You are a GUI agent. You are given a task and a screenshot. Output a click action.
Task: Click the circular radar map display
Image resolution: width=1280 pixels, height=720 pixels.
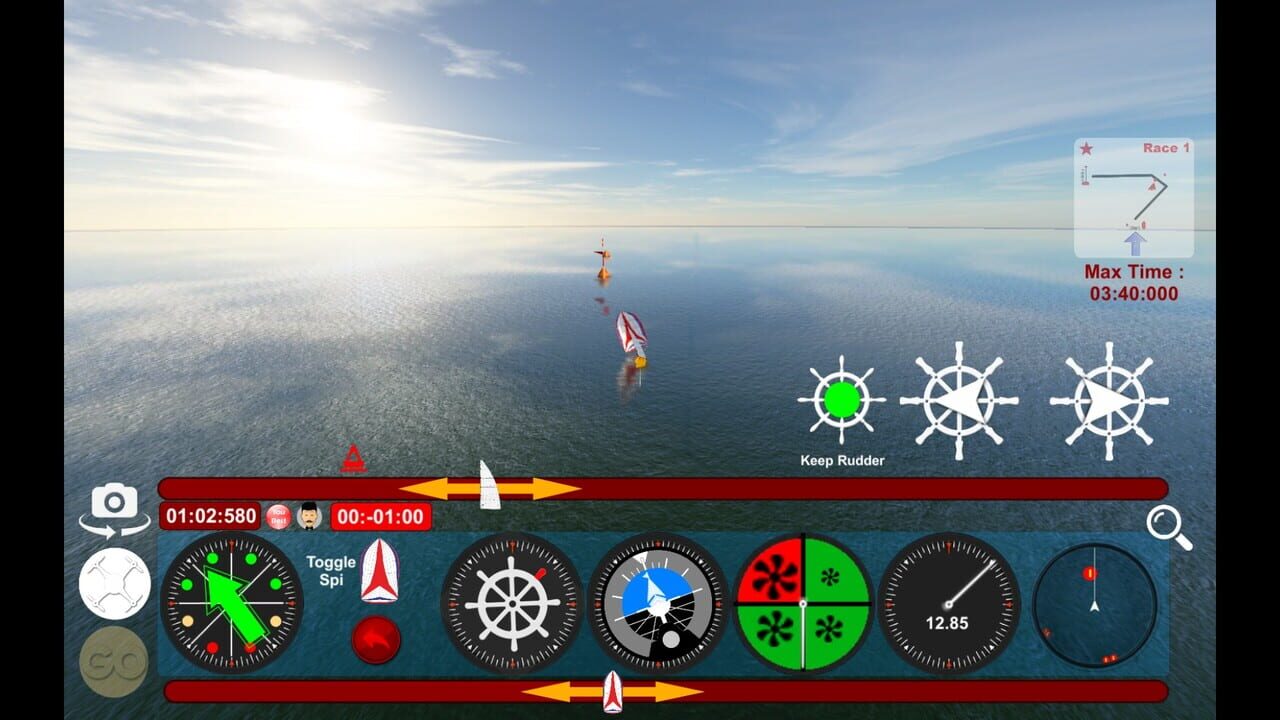point(1093,603)
